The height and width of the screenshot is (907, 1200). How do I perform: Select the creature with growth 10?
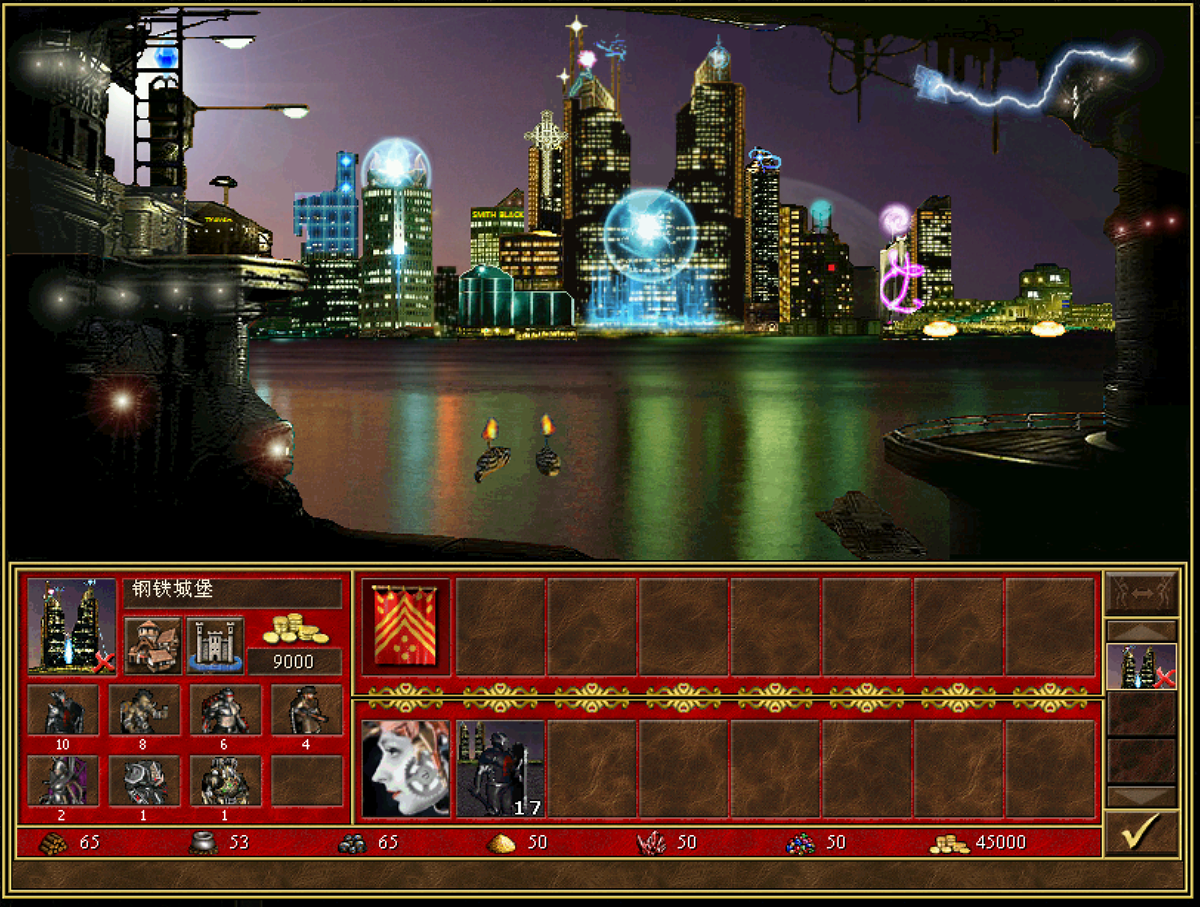(63, 710)
